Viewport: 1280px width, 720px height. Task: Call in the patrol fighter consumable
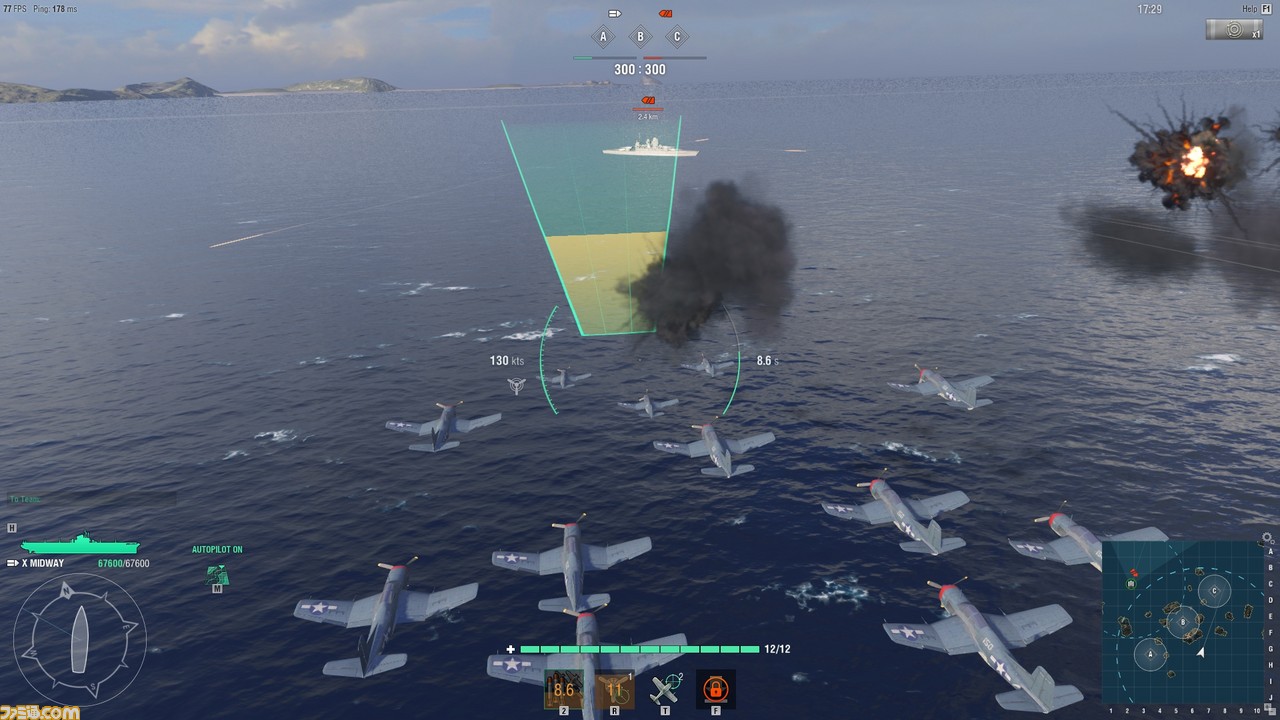pyautogui.click(x=664, y=689)
